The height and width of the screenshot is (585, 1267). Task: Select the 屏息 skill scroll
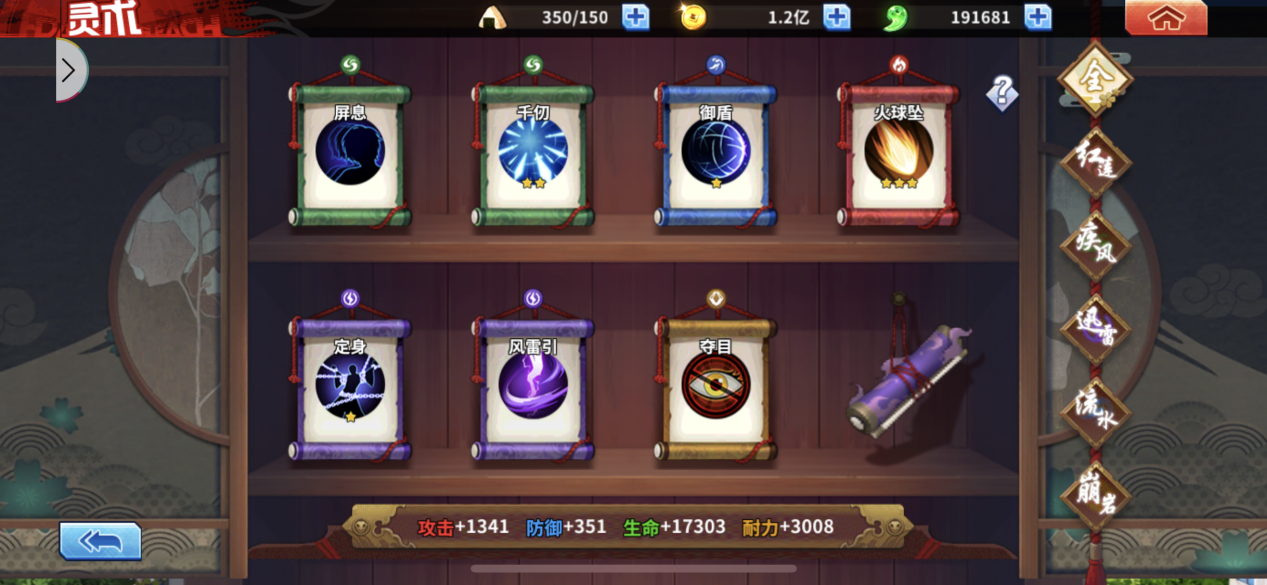point(350,152)
